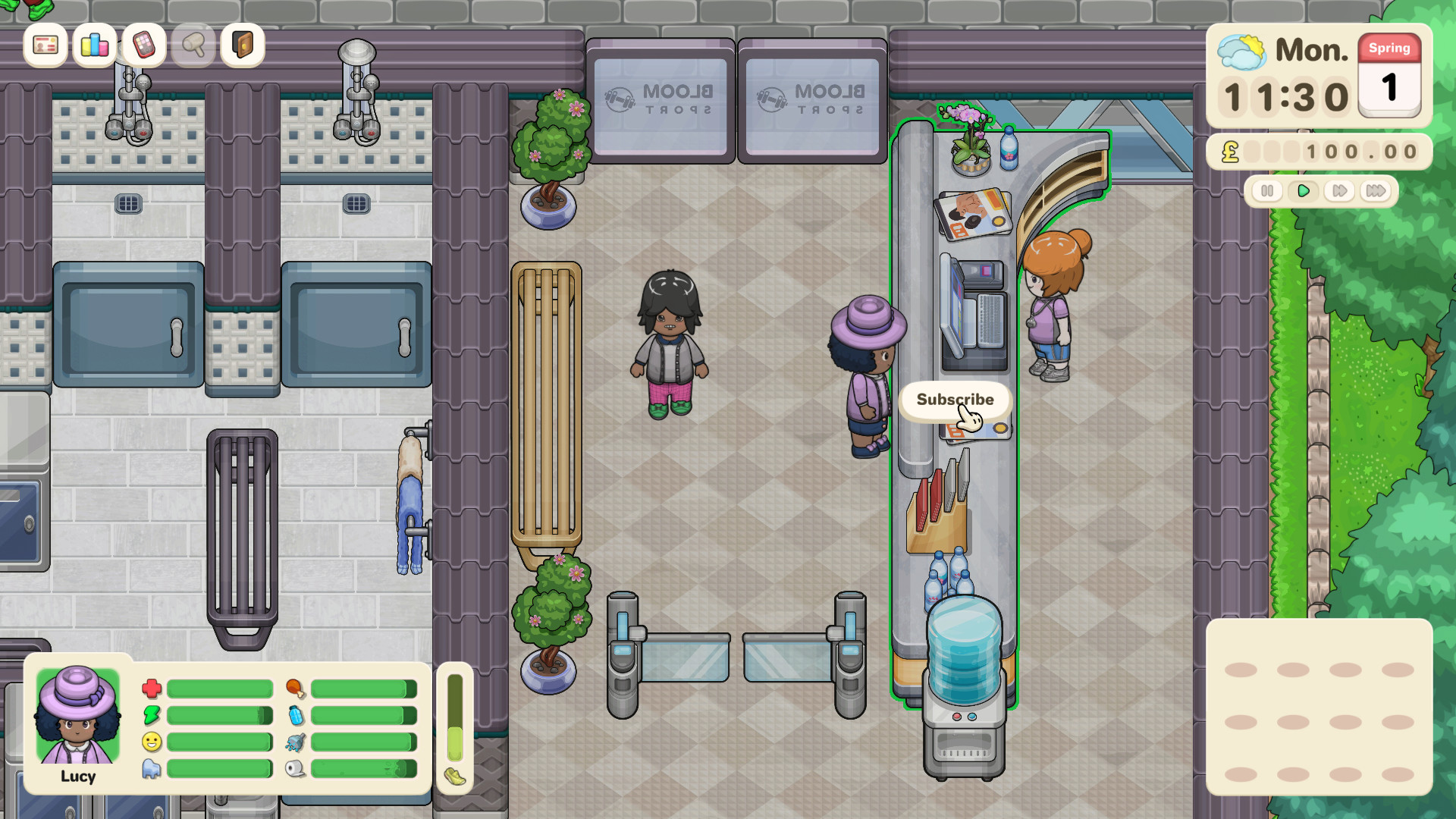Click the thirst water bottle icon
The image size is (1456, 819).
tap(296, 715)
